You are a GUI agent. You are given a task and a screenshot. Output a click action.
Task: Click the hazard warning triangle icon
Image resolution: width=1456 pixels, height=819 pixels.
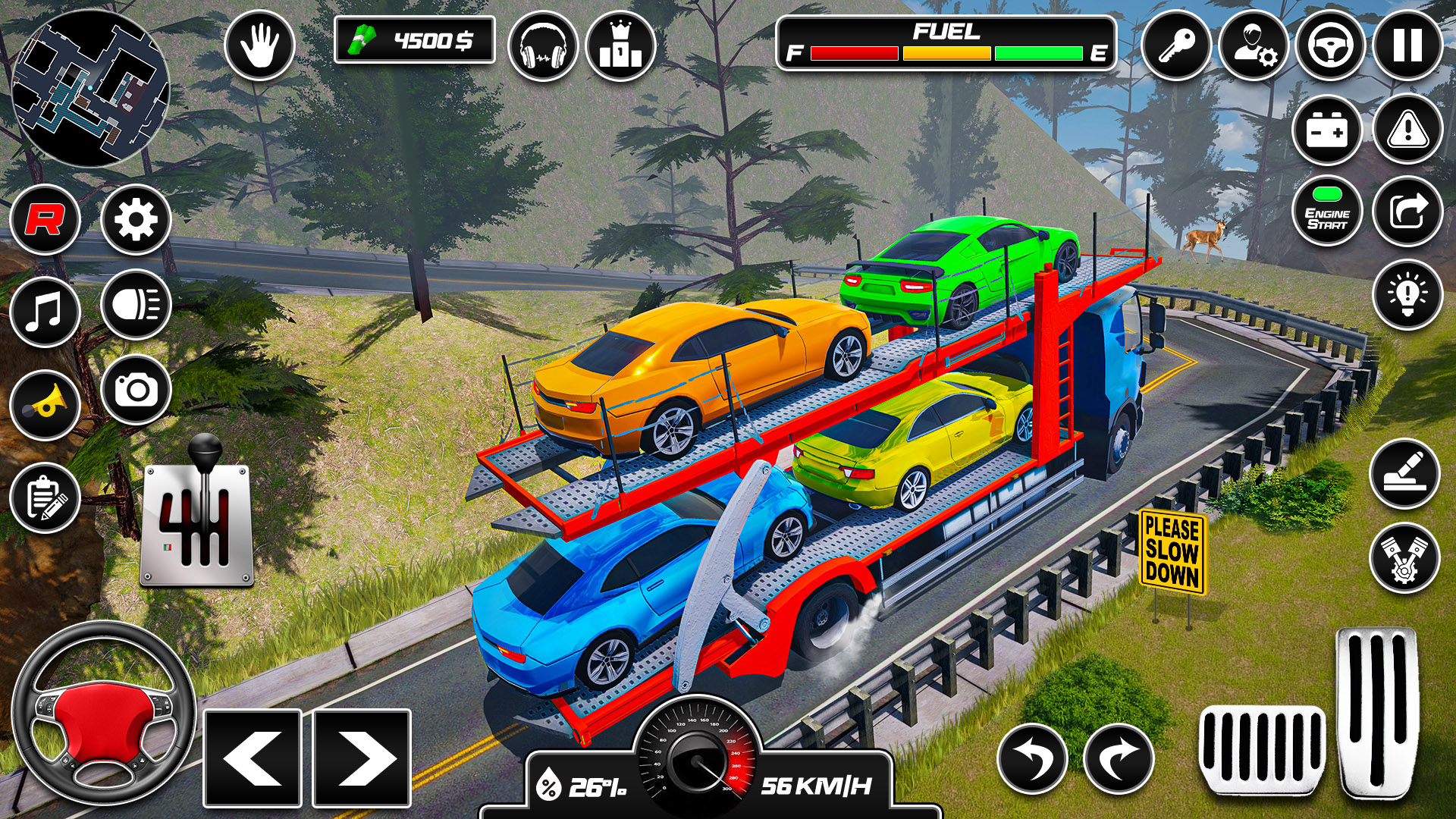tap(1407, 130)
